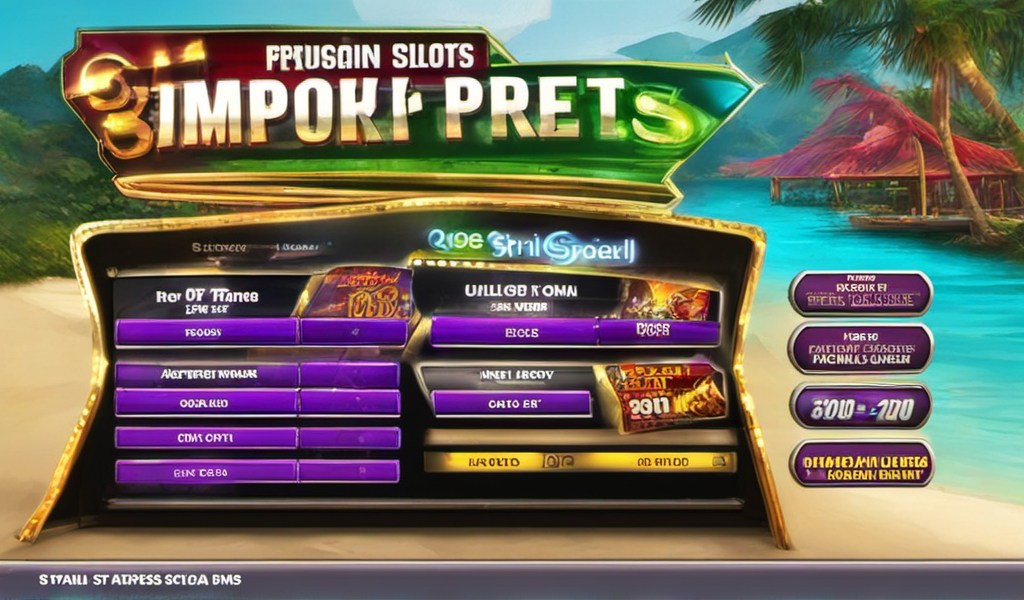Activate the purple BICCS button
1024x600 pixels.
tap(514, 332)
